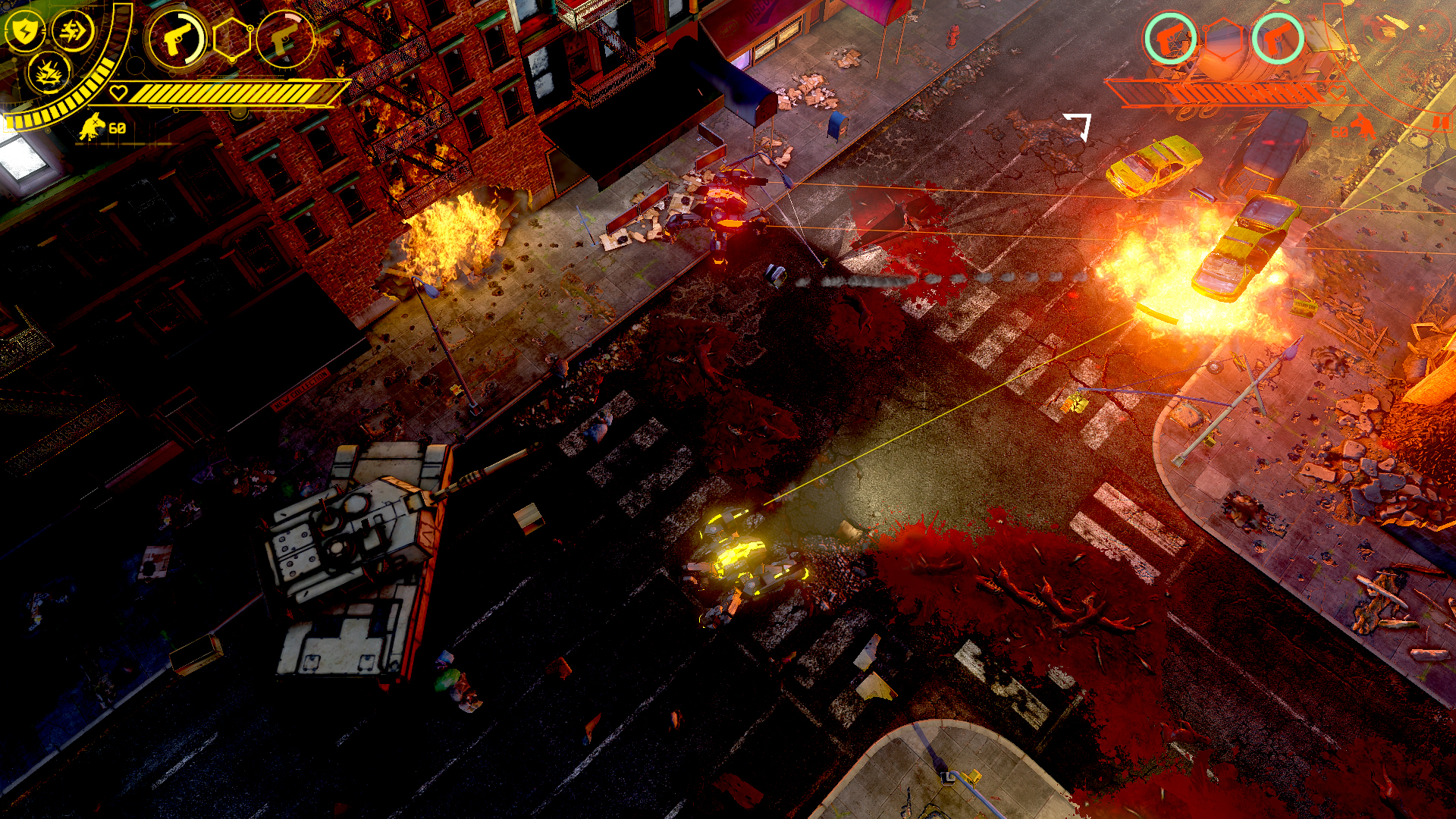
Task: Click player 1's 60 resource counter
Action: (116, 128)
